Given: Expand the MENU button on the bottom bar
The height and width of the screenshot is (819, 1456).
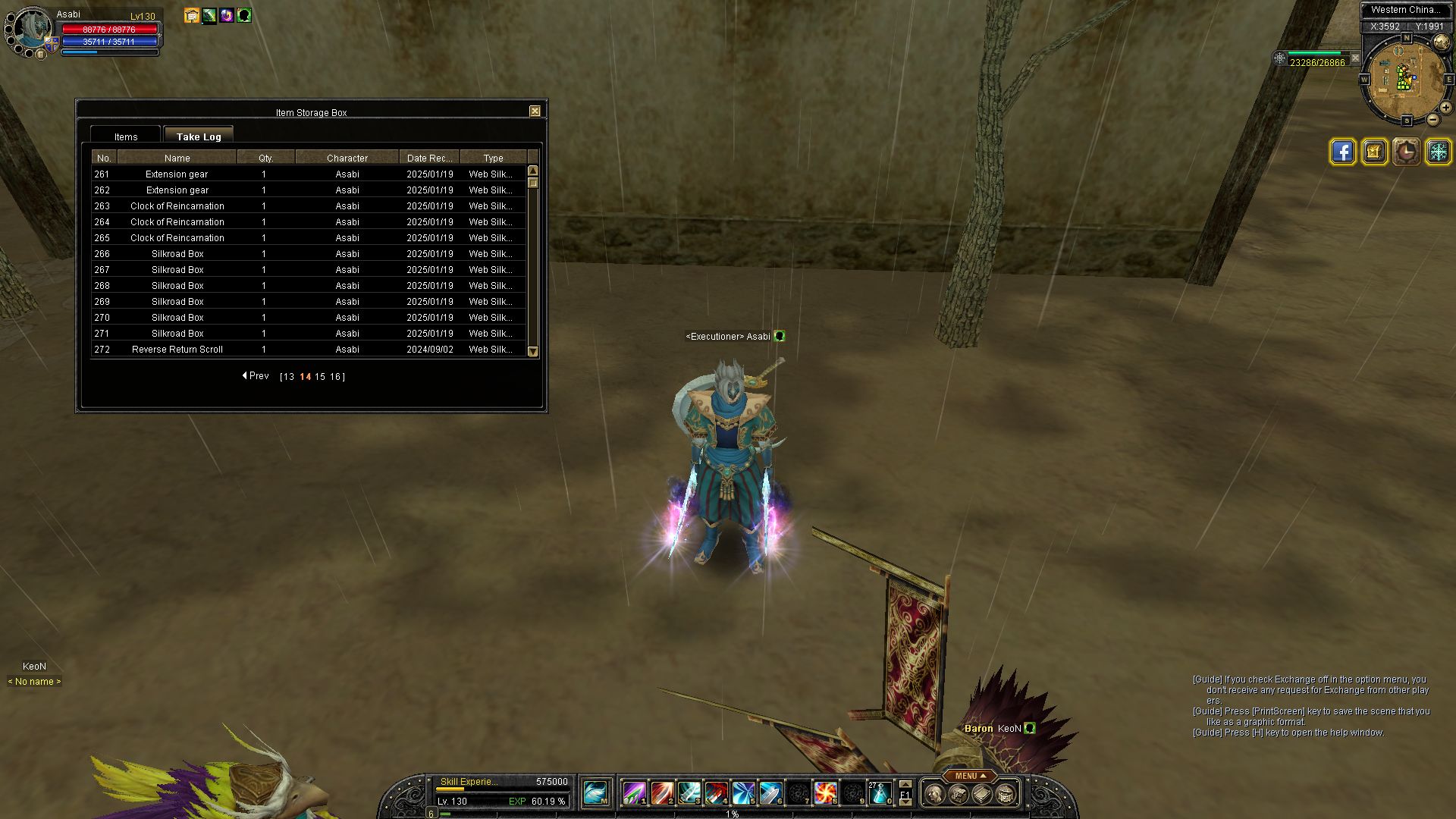Looking at the screenshot, I should point(970,776).
